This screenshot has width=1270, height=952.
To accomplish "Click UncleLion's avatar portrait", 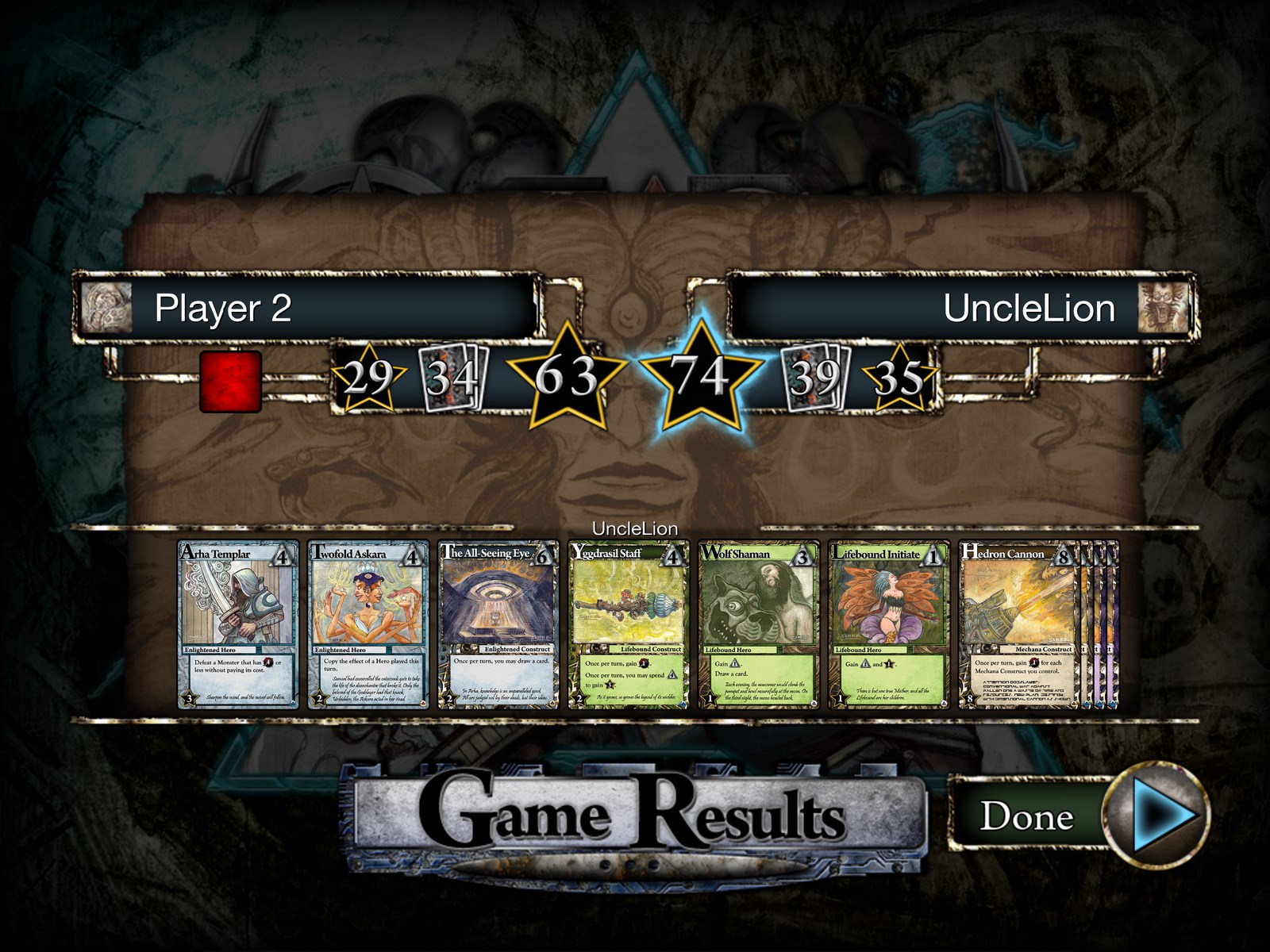I will point(1163,308).
